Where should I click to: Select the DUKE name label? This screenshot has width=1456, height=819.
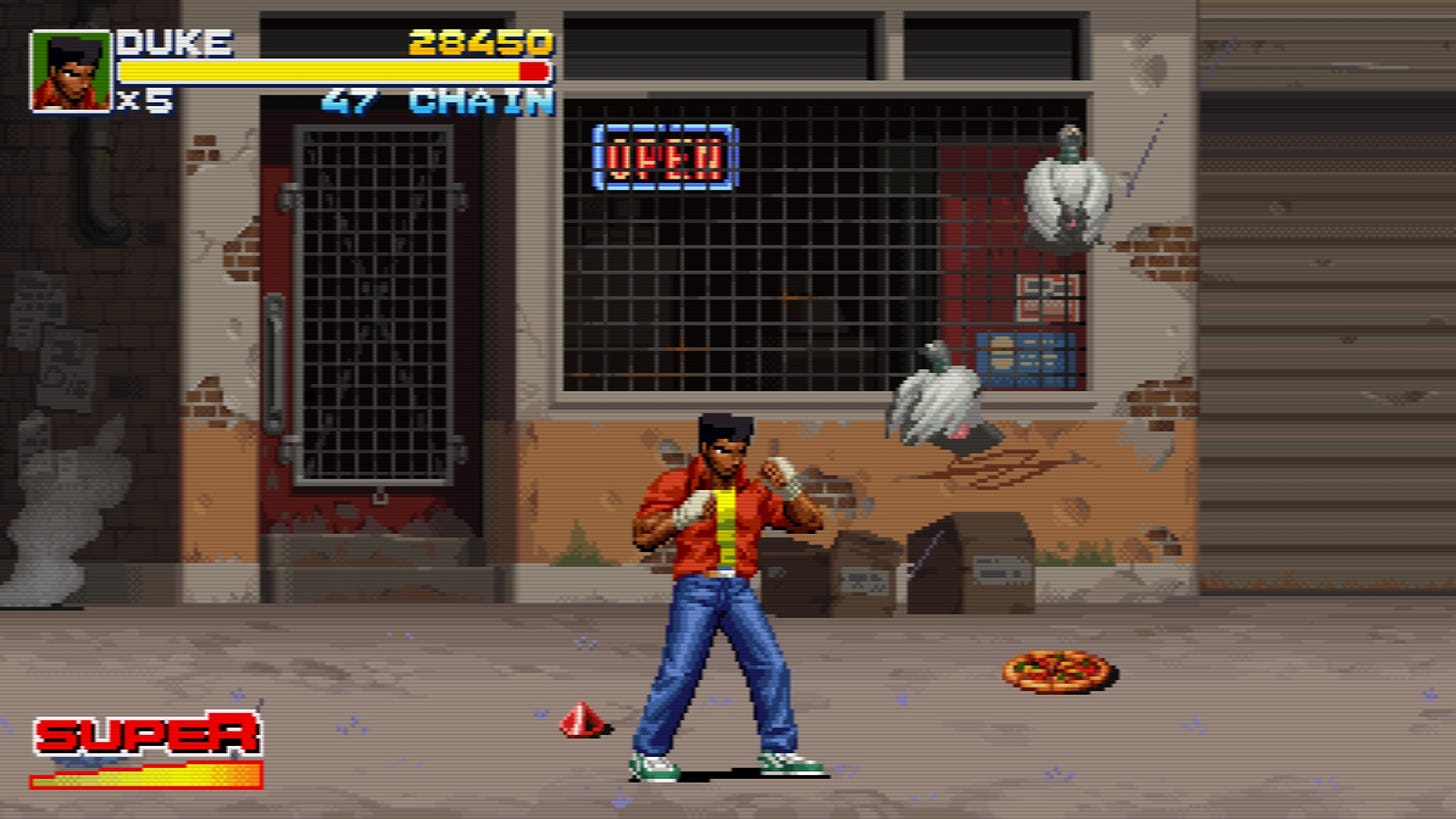coord(170,44)
